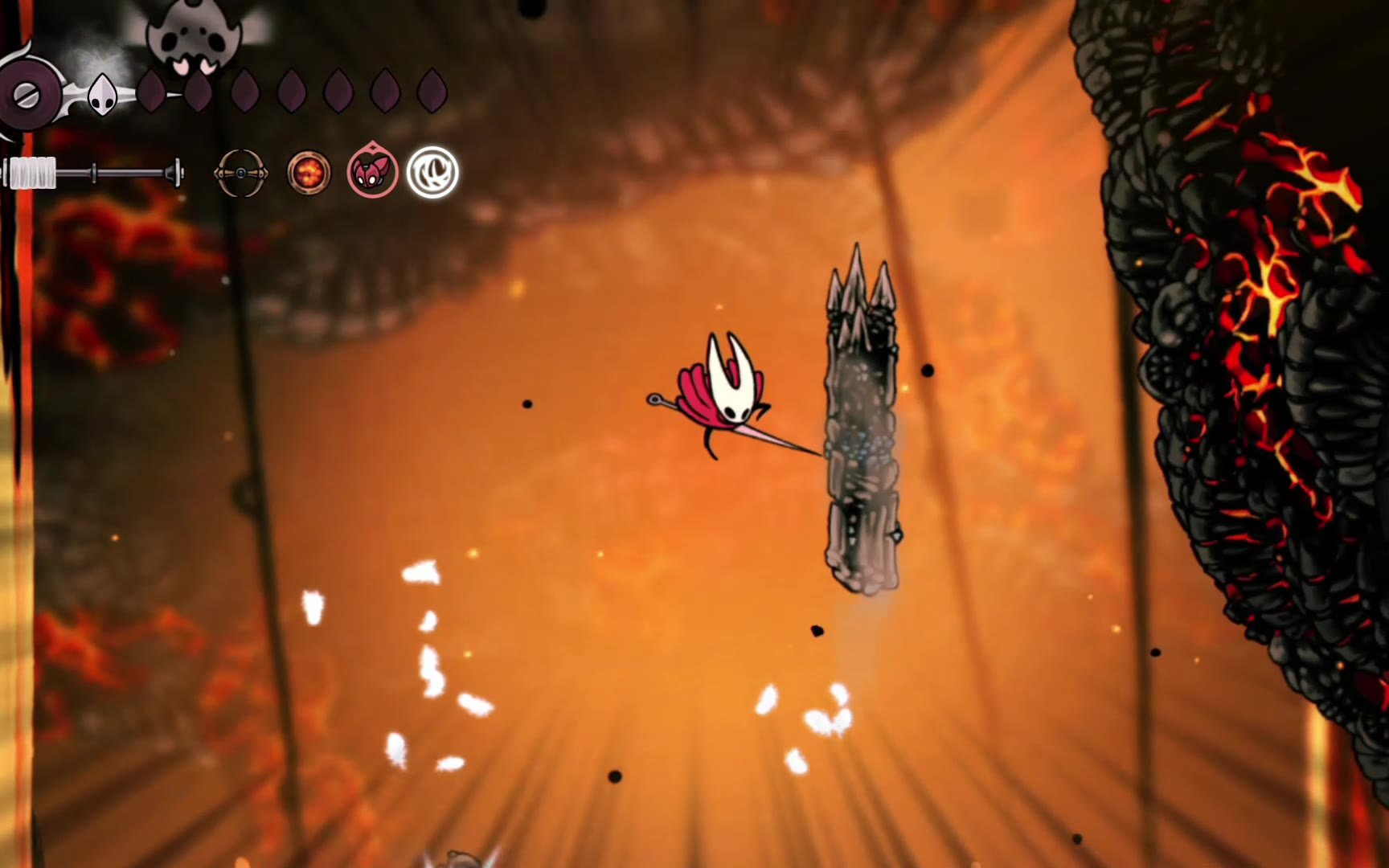Choose the red masked creature tool icon

[x=372, y=171]
